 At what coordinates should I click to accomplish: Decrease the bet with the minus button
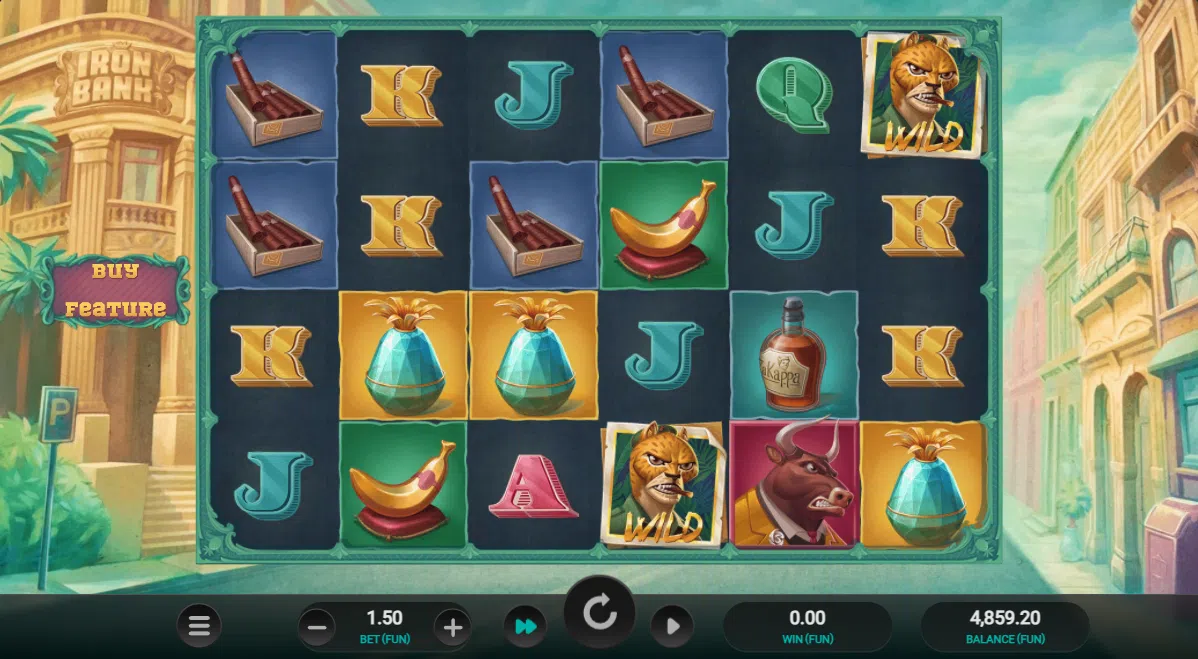pyautogui.click(x=317, y=628)
